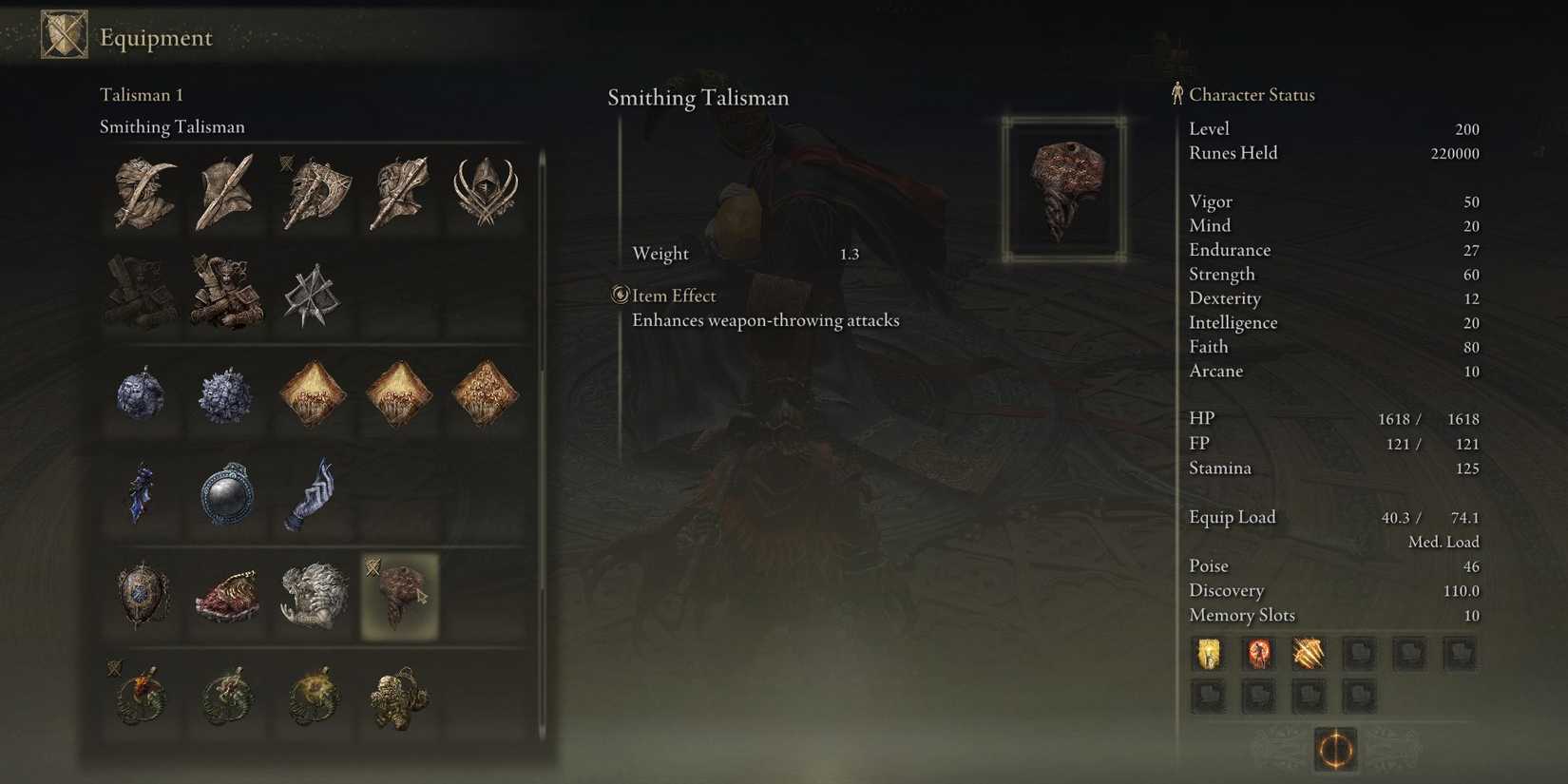Click the Character Status header figure
The height and width of the screenshot is (784, 1568).
click(1176, 93)
